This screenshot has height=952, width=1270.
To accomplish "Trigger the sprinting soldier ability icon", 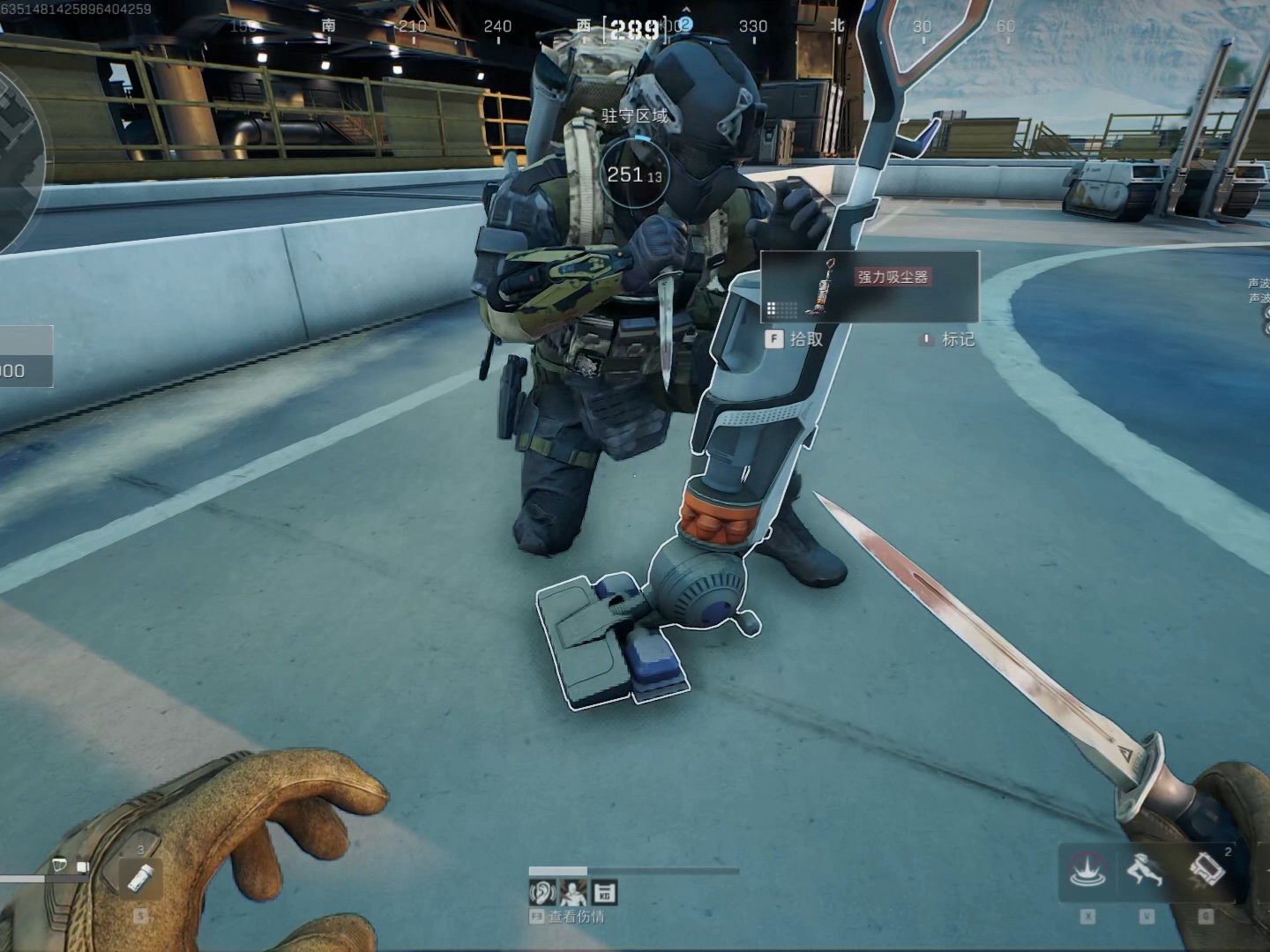I will (1145, 871).
